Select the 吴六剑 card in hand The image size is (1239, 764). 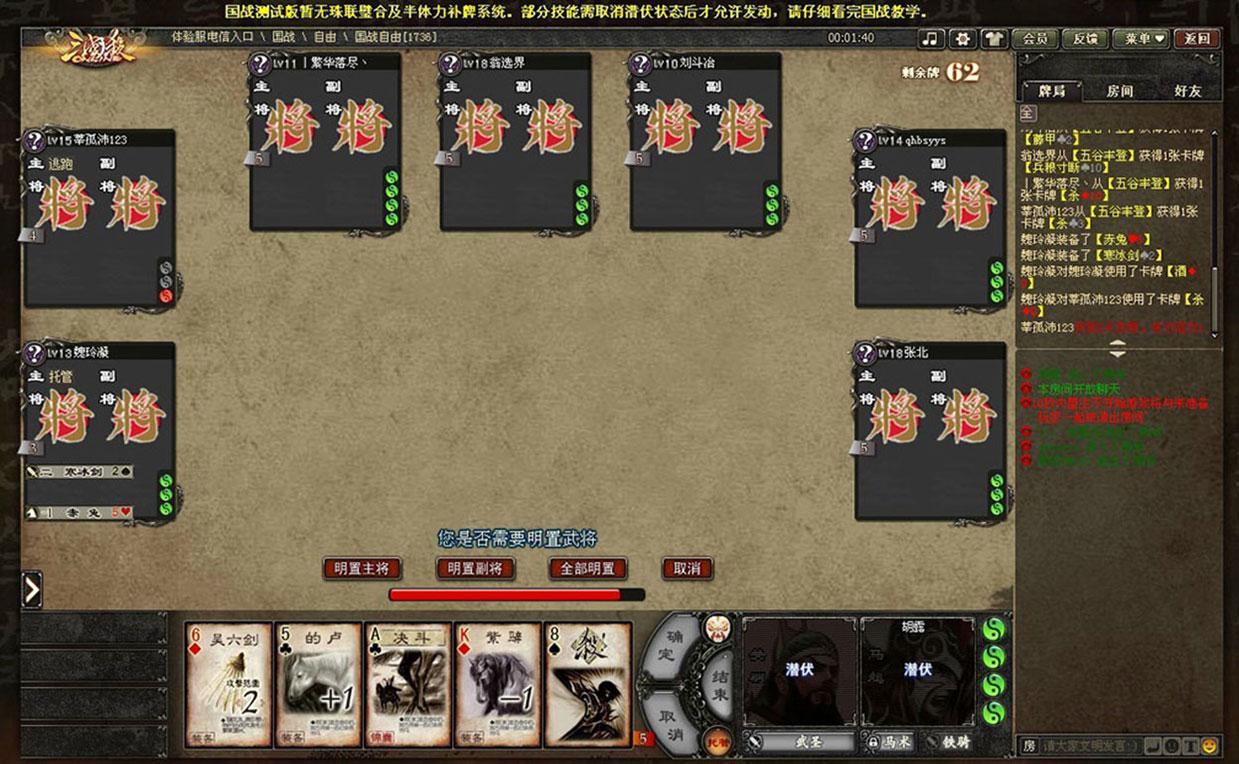click(228, 685)
